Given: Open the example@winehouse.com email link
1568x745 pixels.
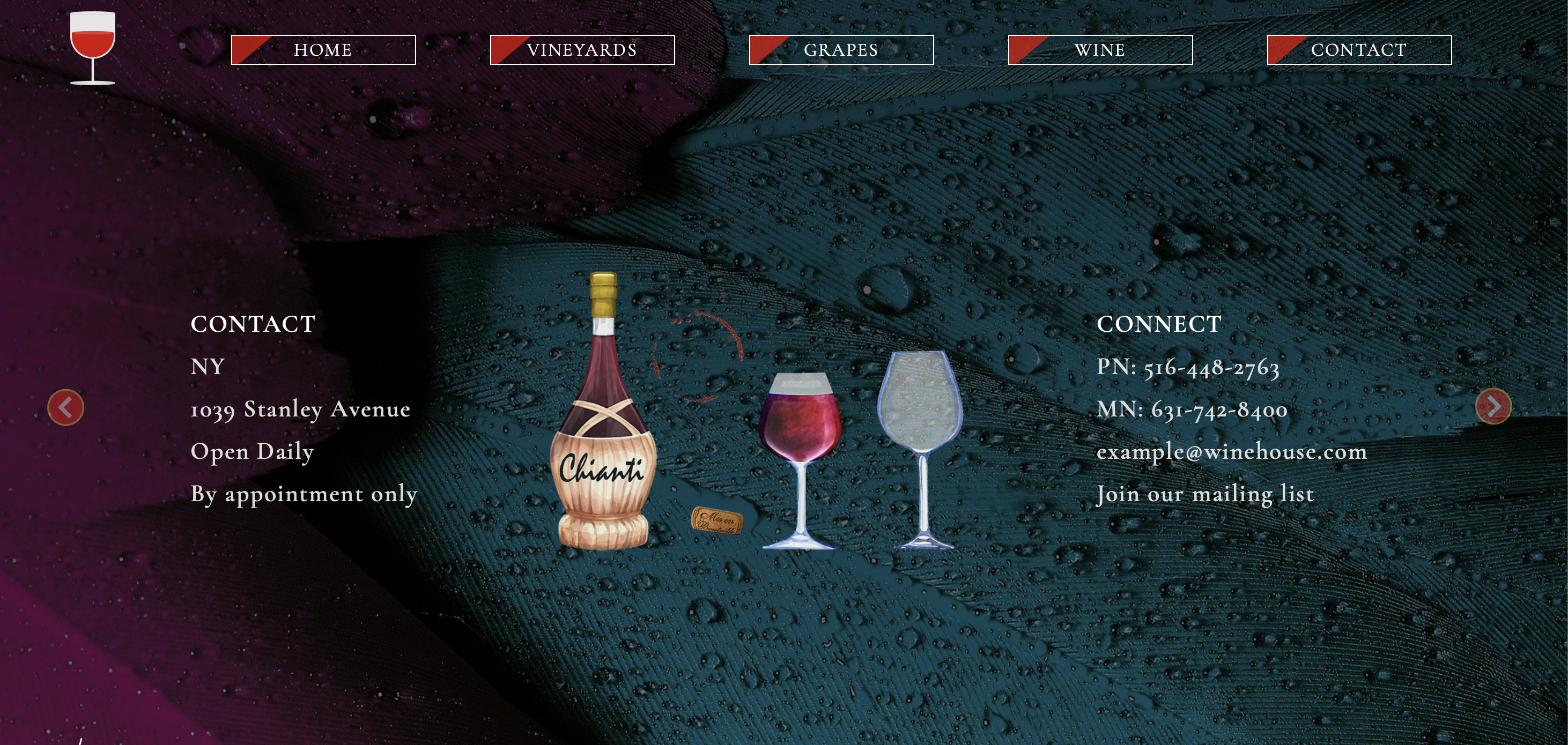Looking at the screenshot, I should (1231, 452).
